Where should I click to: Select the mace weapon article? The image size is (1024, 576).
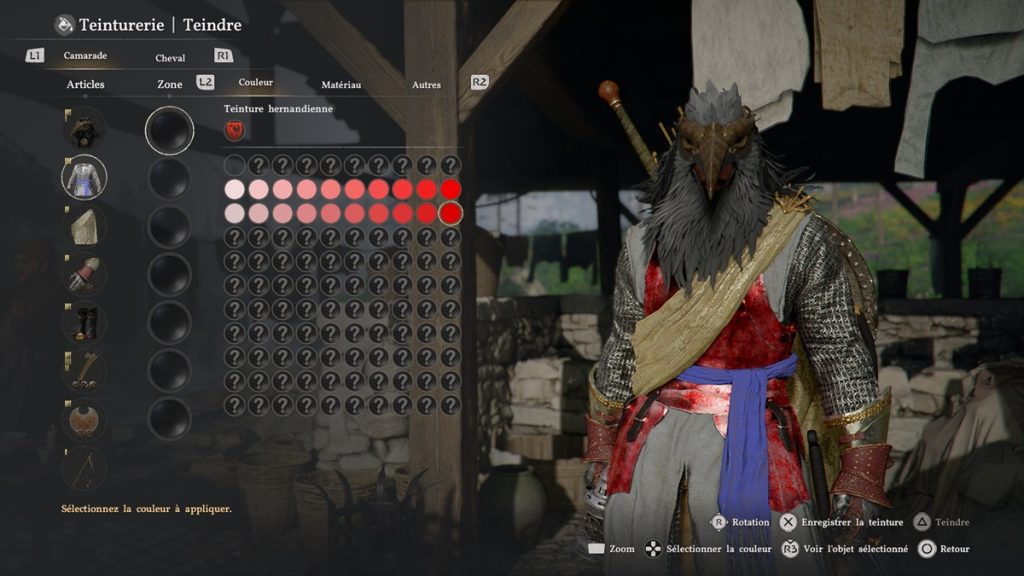click(85, 370)
